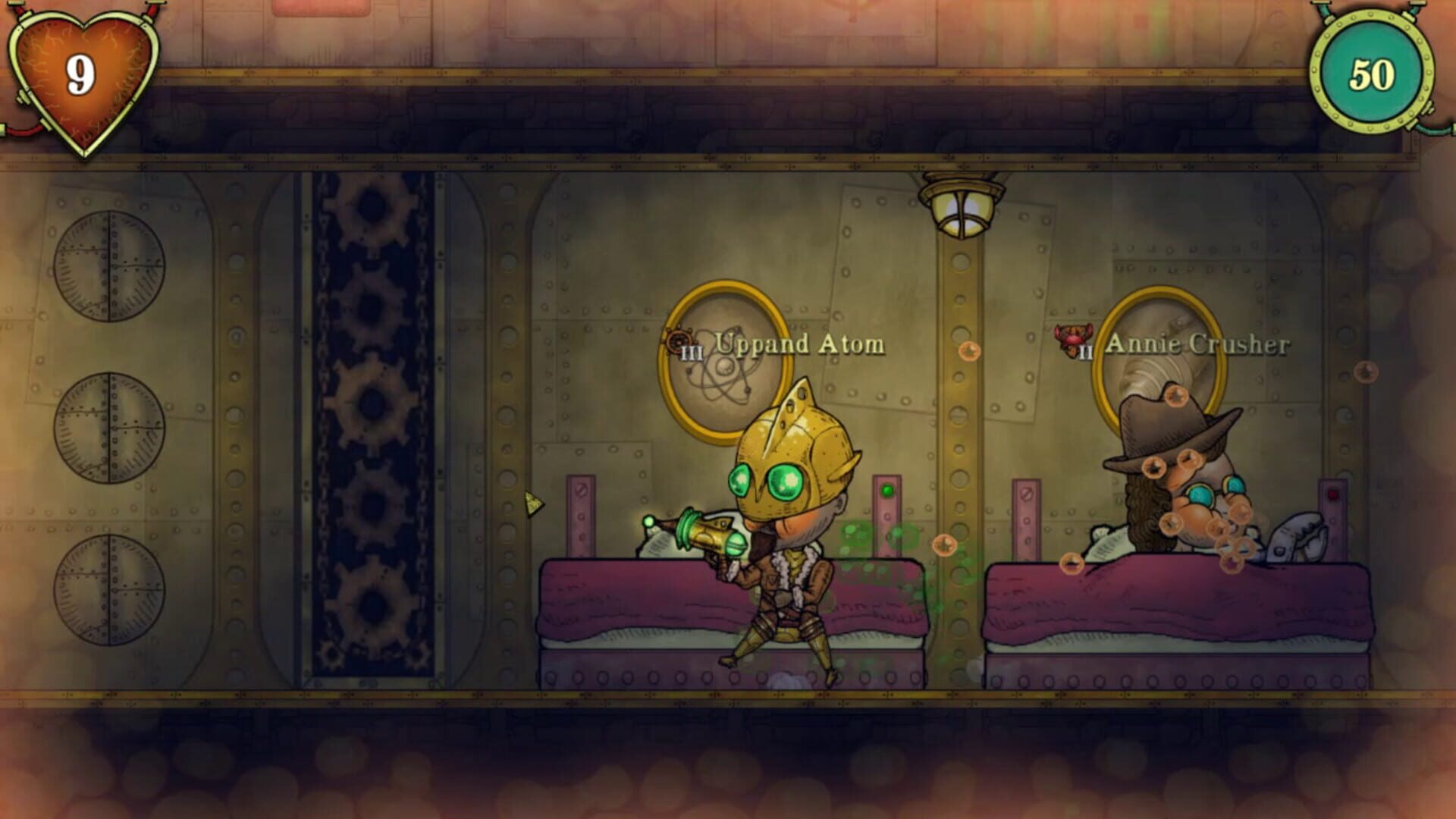Click the gear rank badge beside Uppand Atom
Viewport: 1456px width, 819px height.
click(680, 341)
